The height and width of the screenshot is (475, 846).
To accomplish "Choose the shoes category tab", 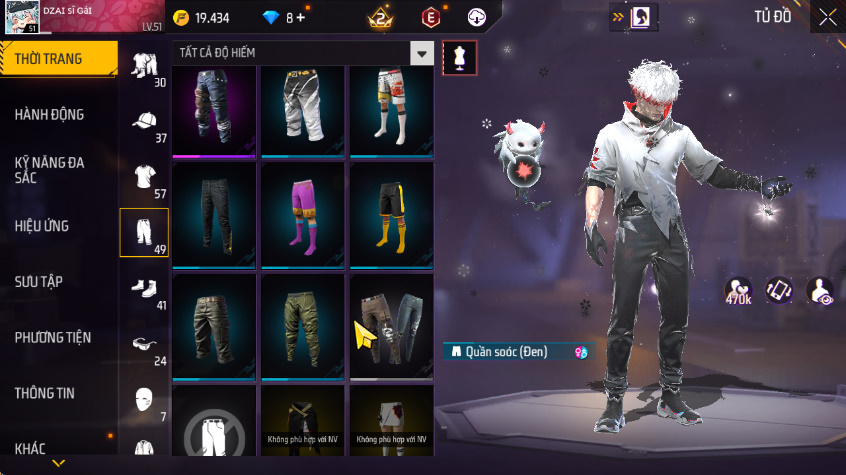I will [144, 290].
